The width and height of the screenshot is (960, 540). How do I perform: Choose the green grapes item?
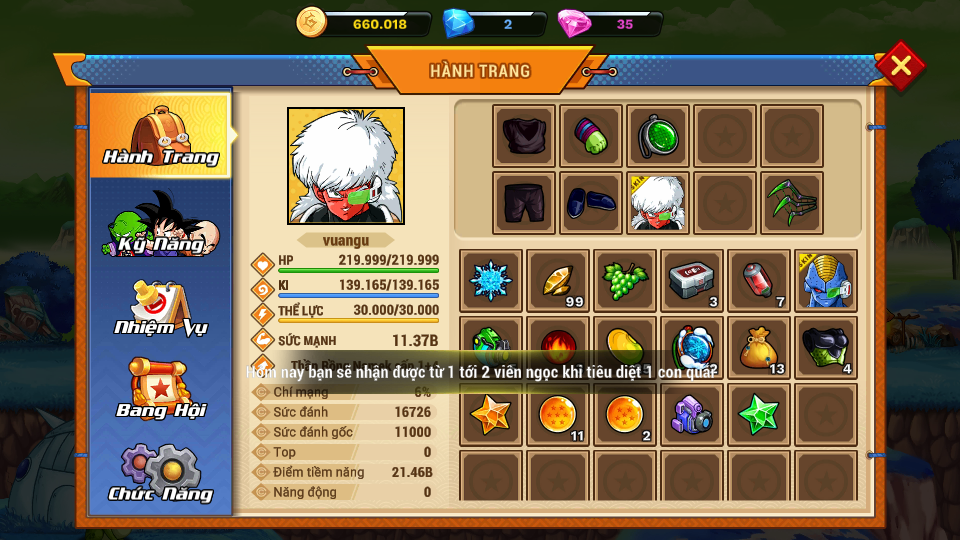(625, 281)
